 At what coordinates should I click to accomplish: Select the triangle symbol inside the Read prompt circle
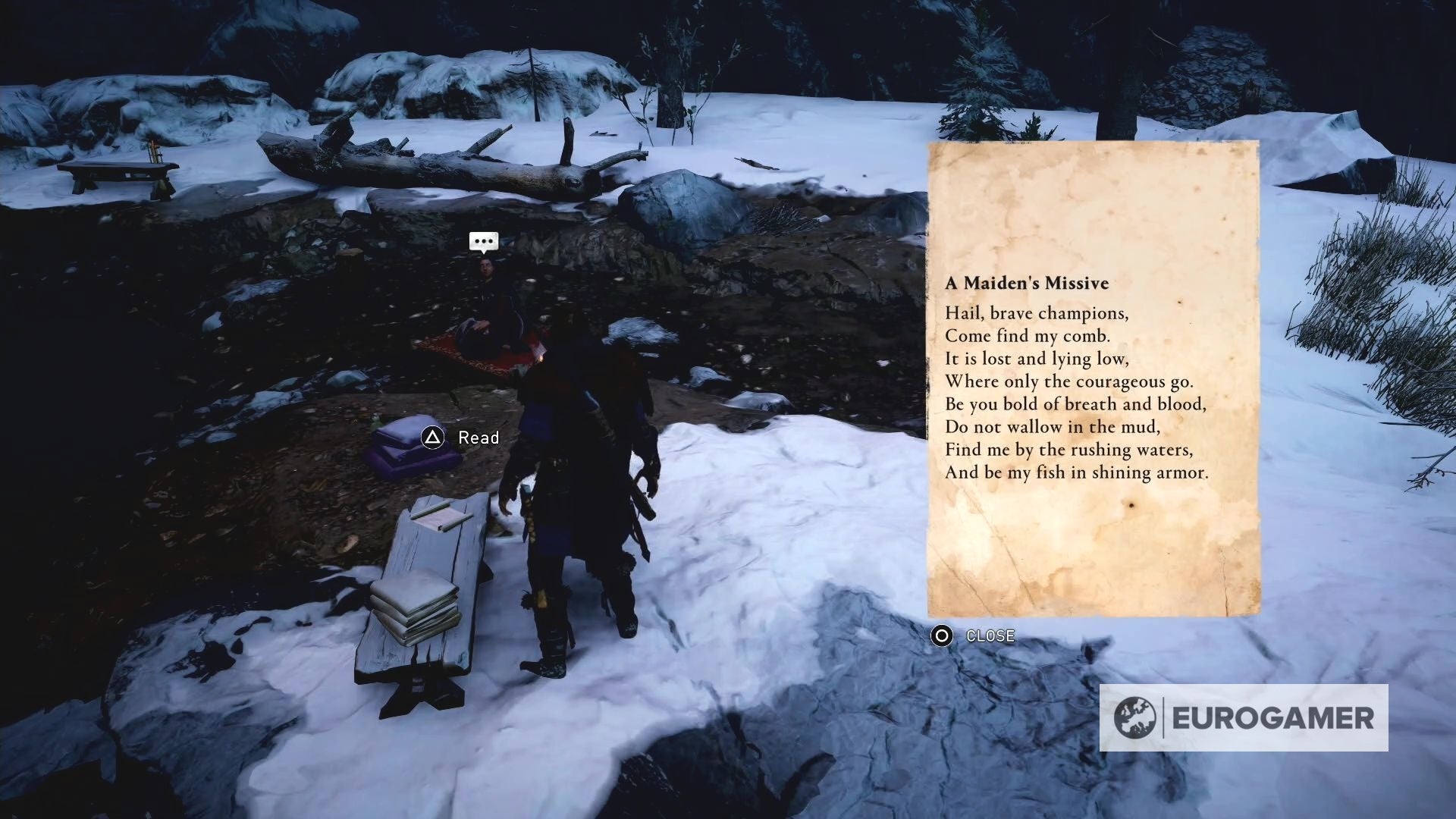pyautogui.click(x=433, y=438)
